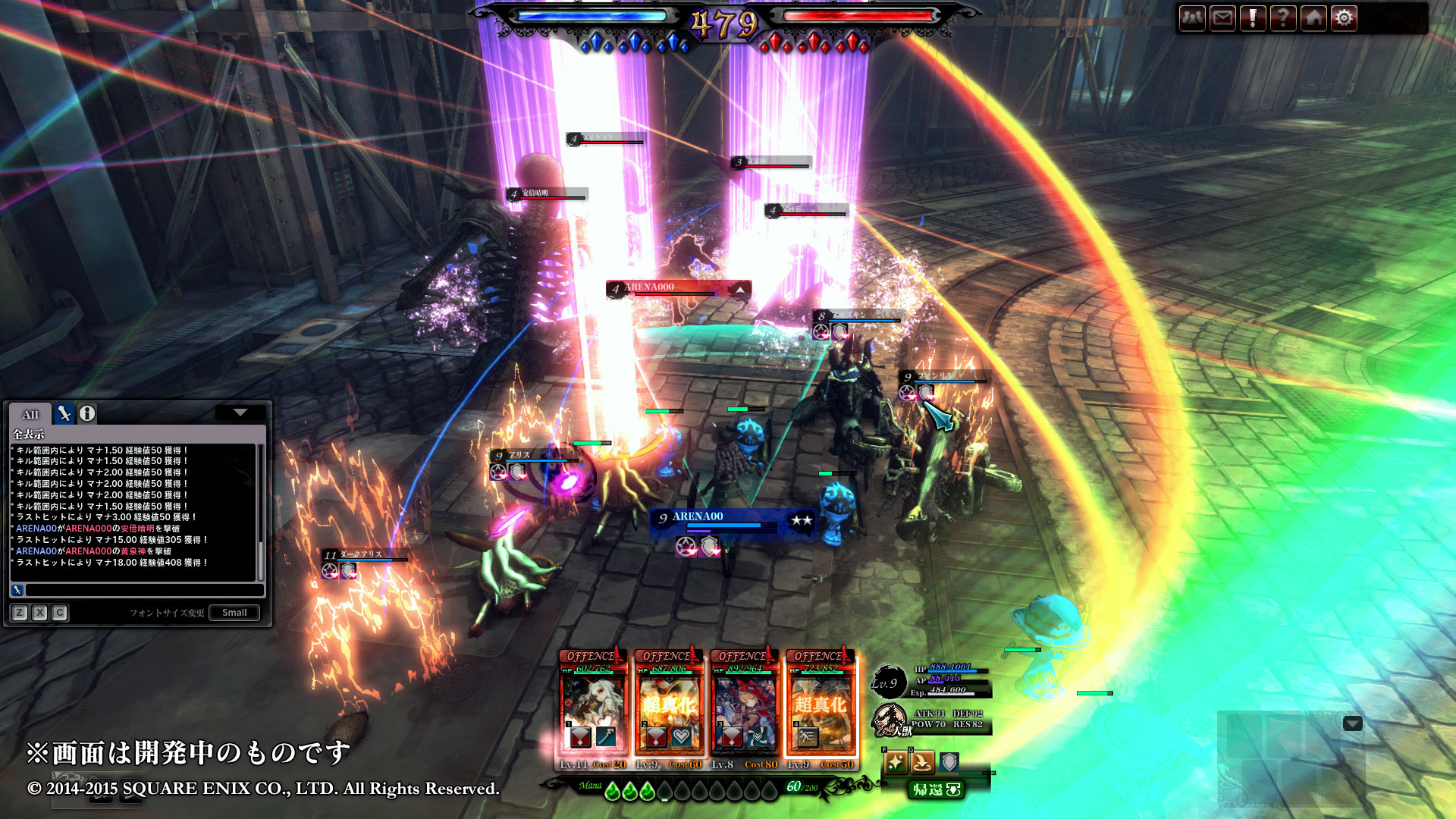Toggle the minimap panel arrow
1456x819 pixels.
(x=1352, y=723)
